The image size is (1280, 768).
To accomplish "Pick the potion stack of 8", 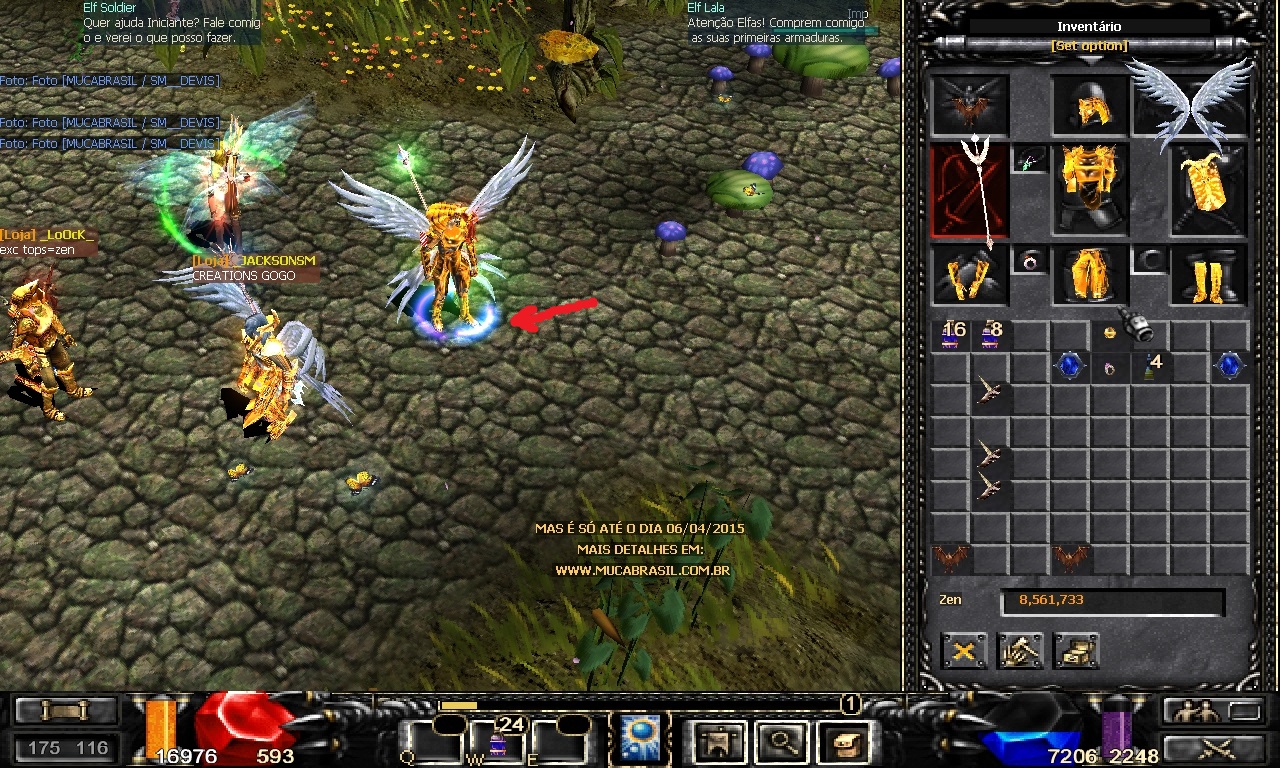I will pos(990,336).
